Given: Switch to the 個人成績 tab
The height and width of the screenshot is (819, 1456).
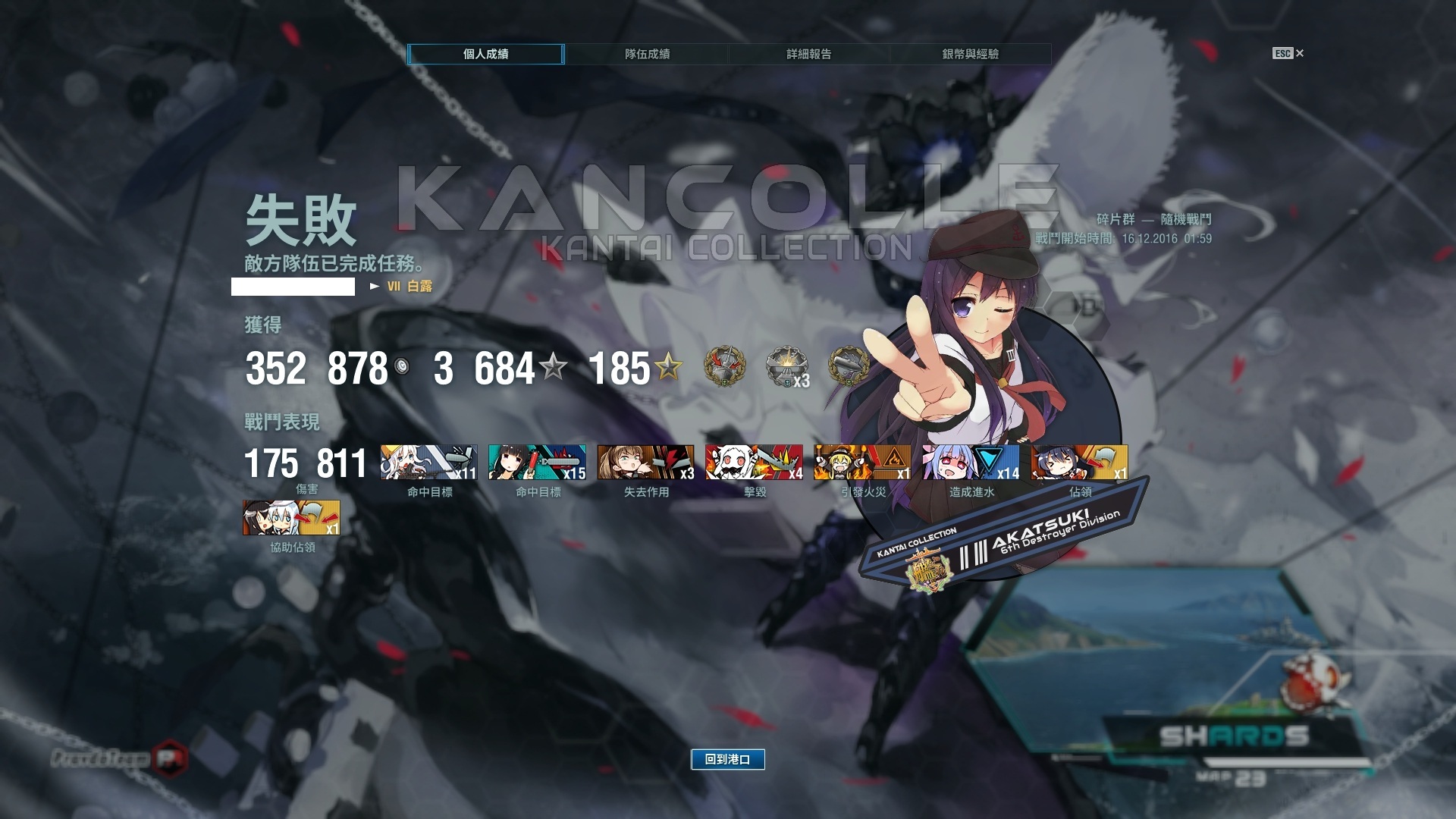Looking at the screenshot, I should 485,54.
